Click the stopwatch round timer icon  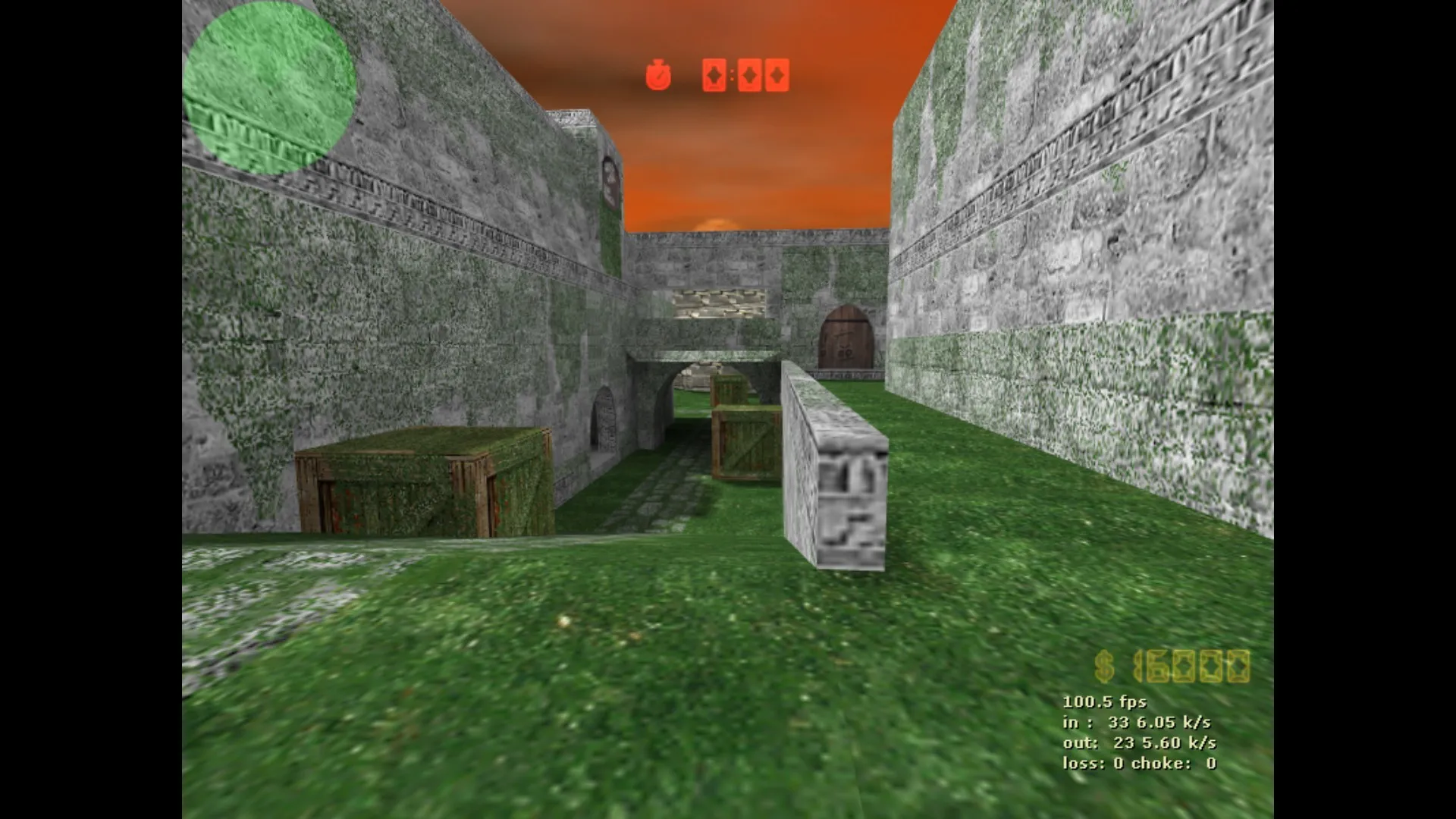pyautogui.click(x=659, y=76)
